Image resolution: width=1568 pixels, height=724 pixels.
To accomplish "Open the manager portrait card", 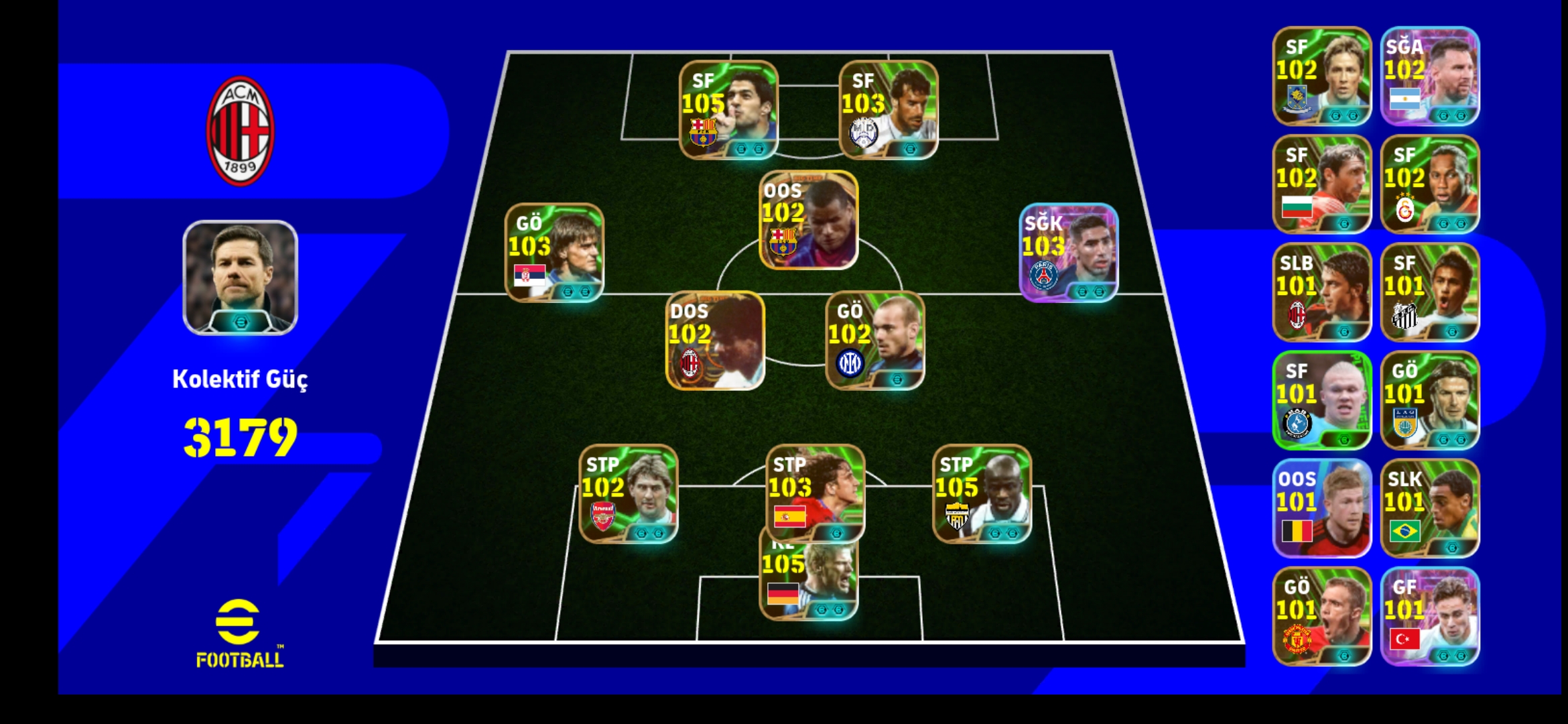I will click(x=240, y=278).
